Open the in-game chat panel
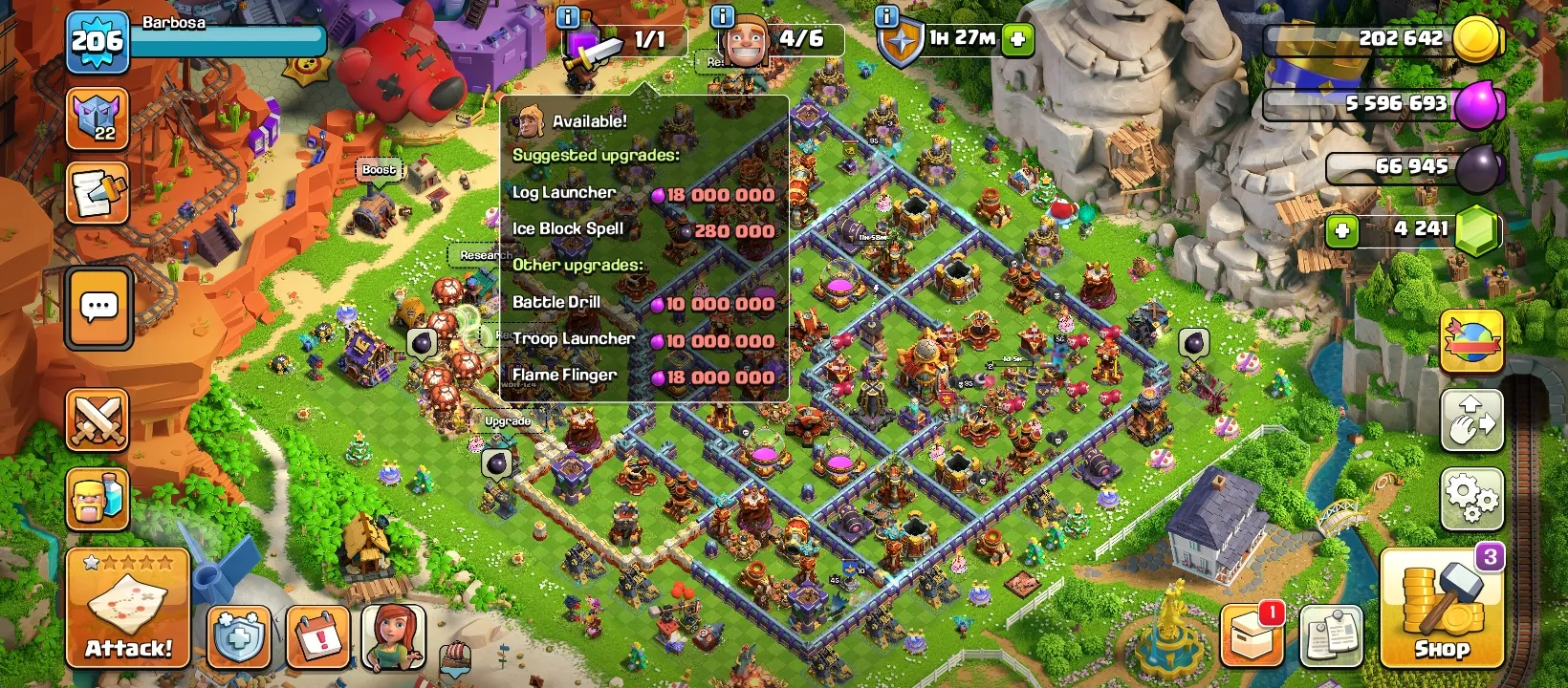The height and width of the screenshot is (688, 1568). (x=97, y=309)
